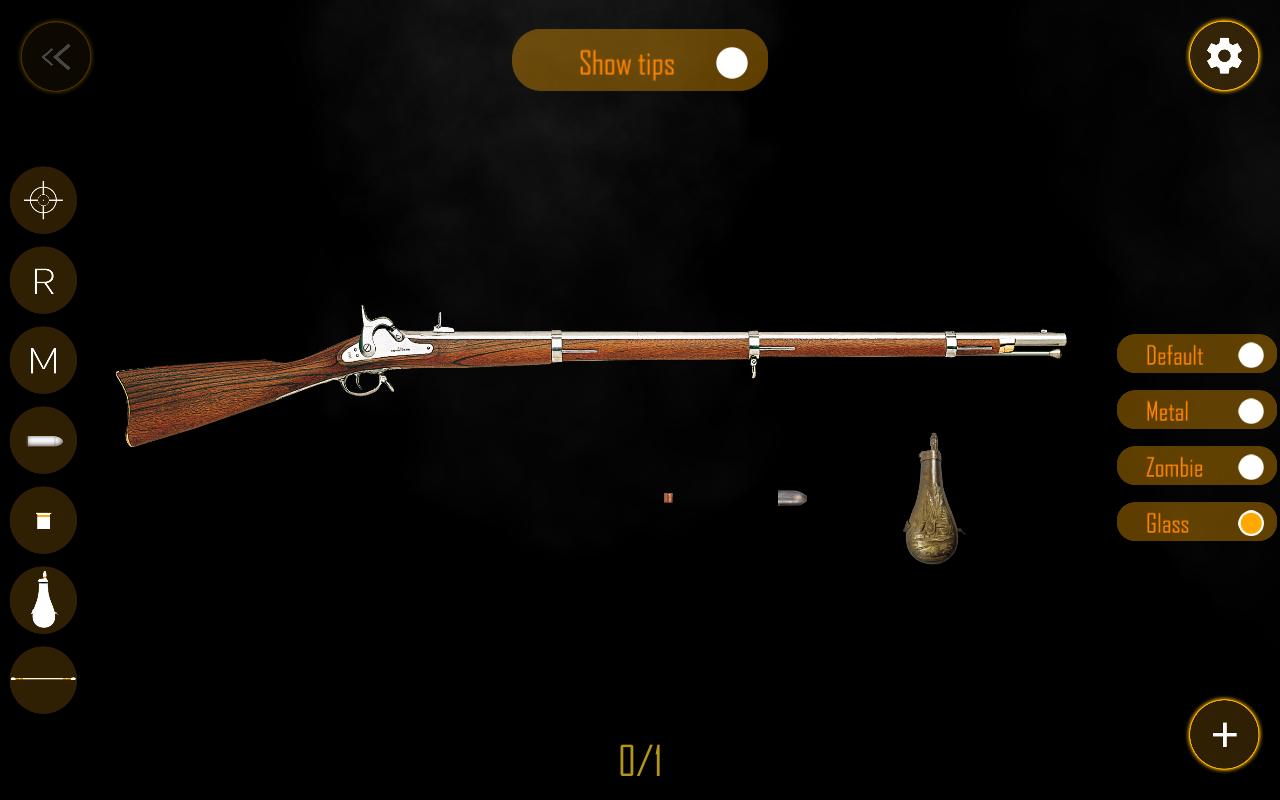Select the M round button
The image size is (1280, 800).
[43, 360]
